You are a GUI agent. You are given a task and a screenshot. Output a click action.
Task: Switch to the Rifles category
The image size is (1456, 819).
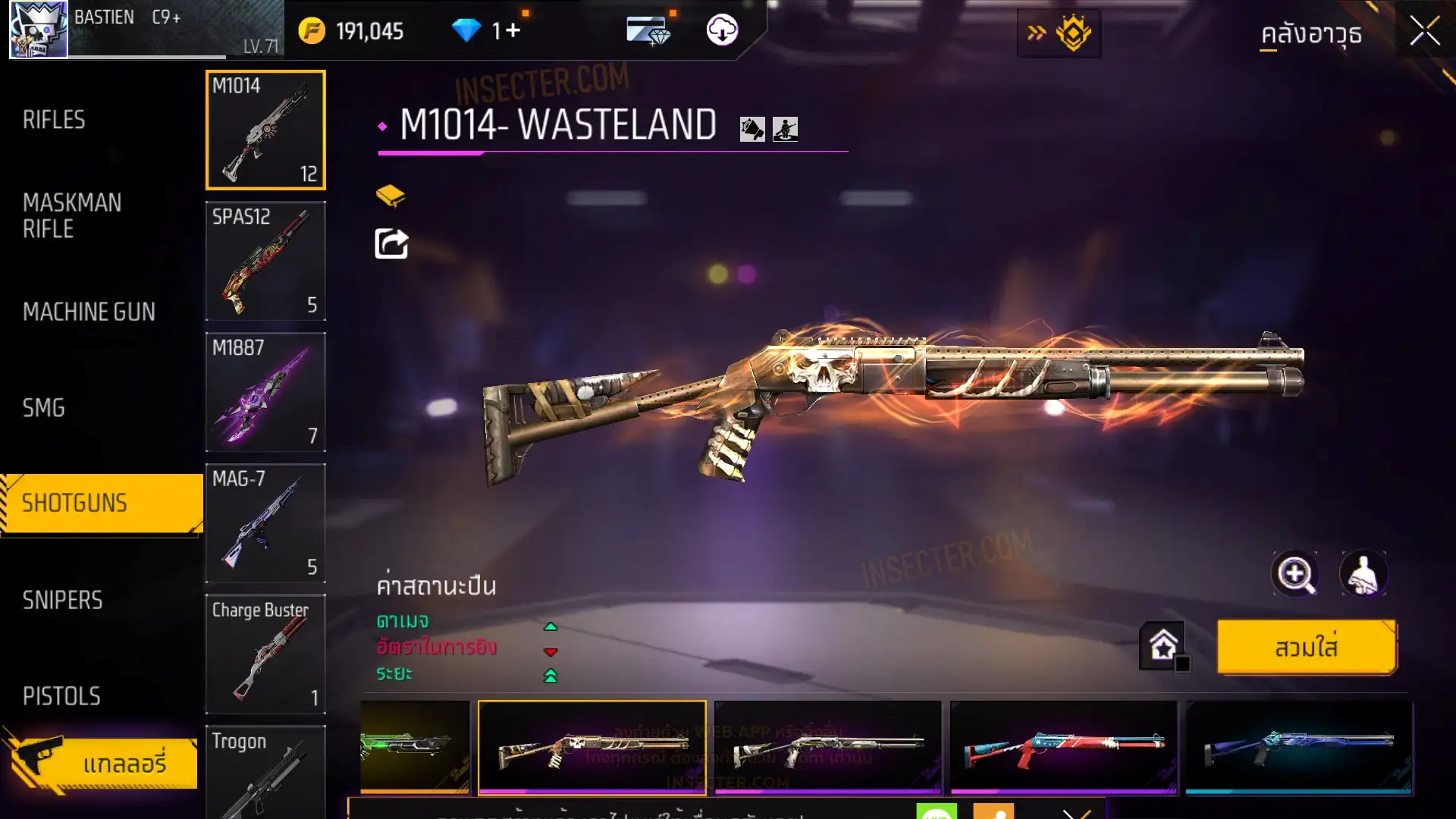click(54, 120)
